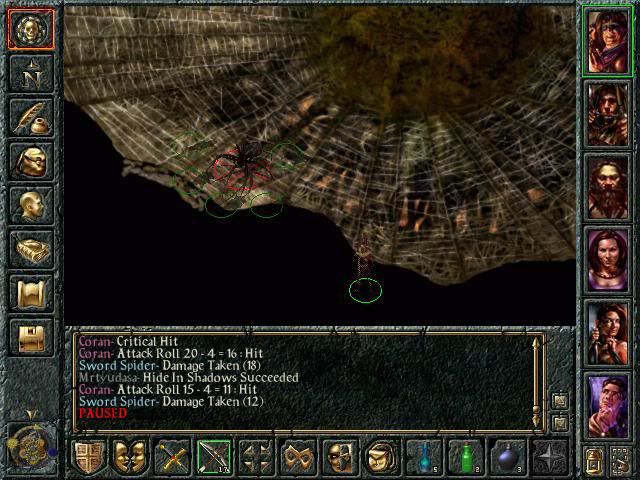640x480 pixels.
Task: Open the star special abilities button
Action: 550,457
